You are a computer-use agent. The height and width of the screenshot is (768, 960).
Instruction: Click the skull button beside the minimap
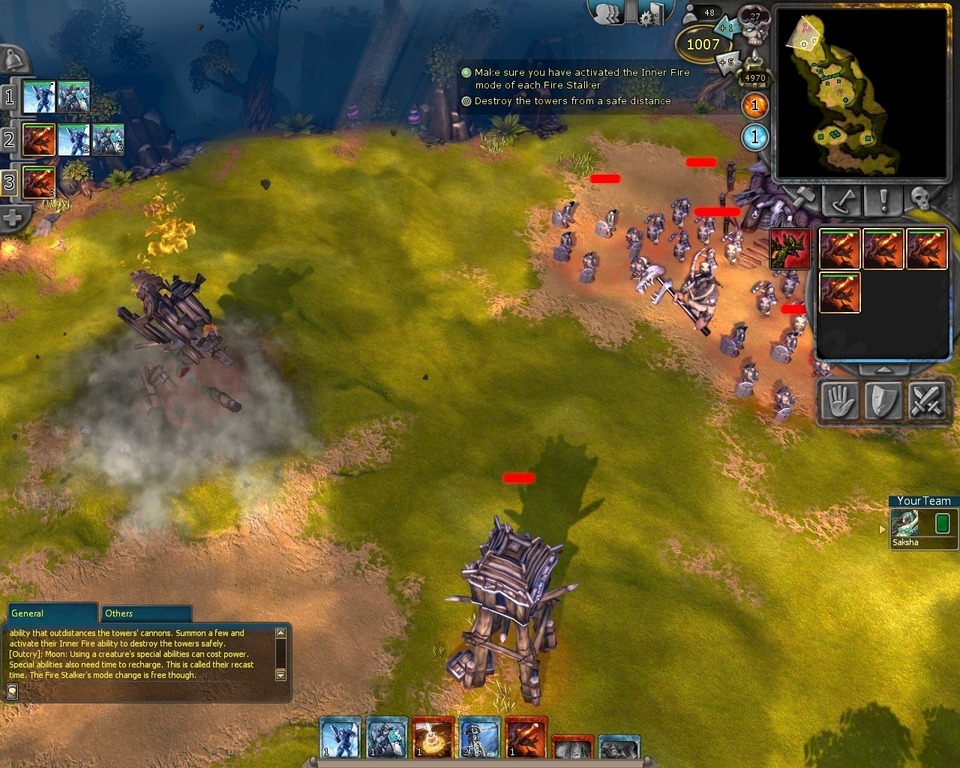921,199
